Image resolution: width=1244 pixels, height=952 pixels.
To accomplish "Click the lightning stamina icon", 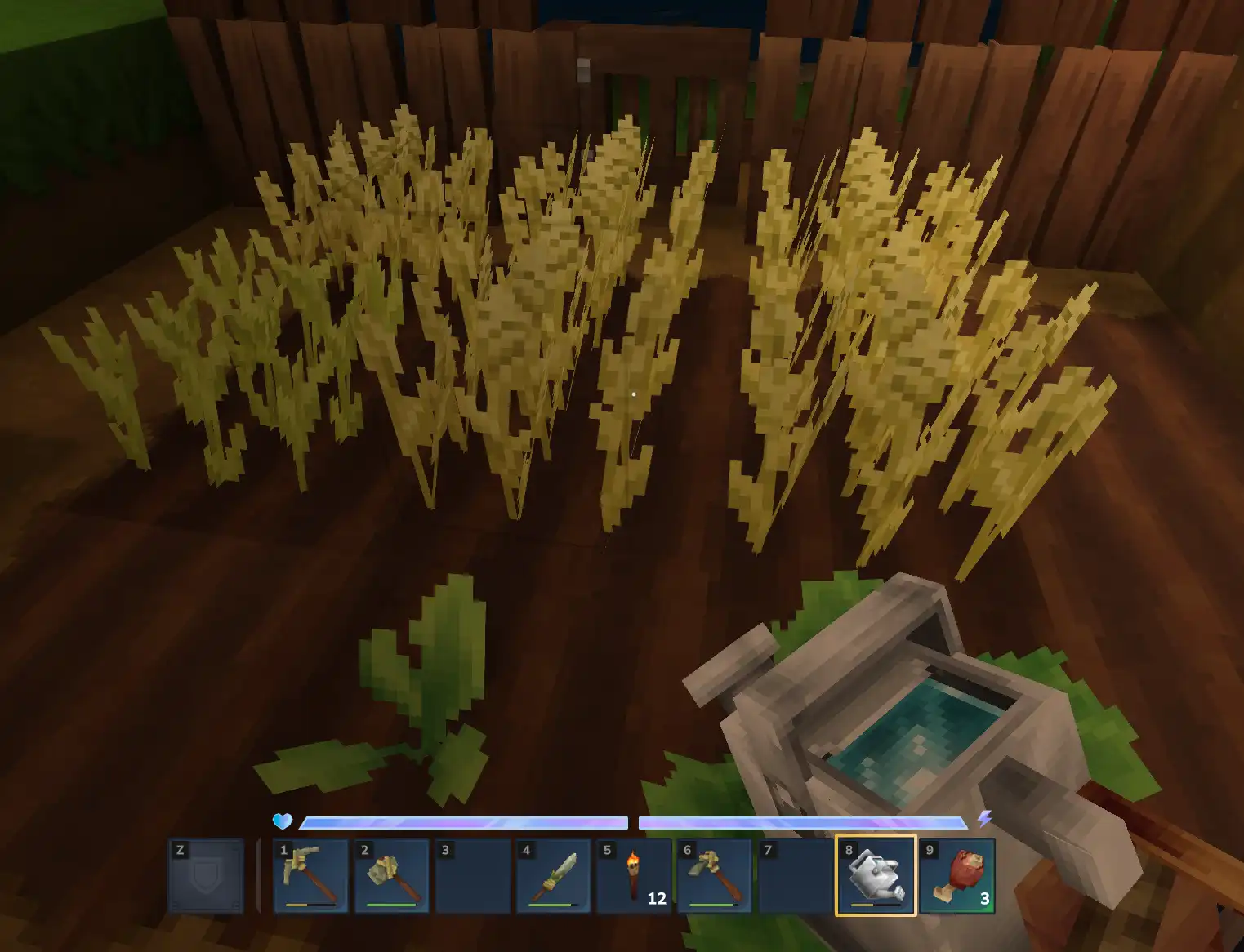I will 986,820.
